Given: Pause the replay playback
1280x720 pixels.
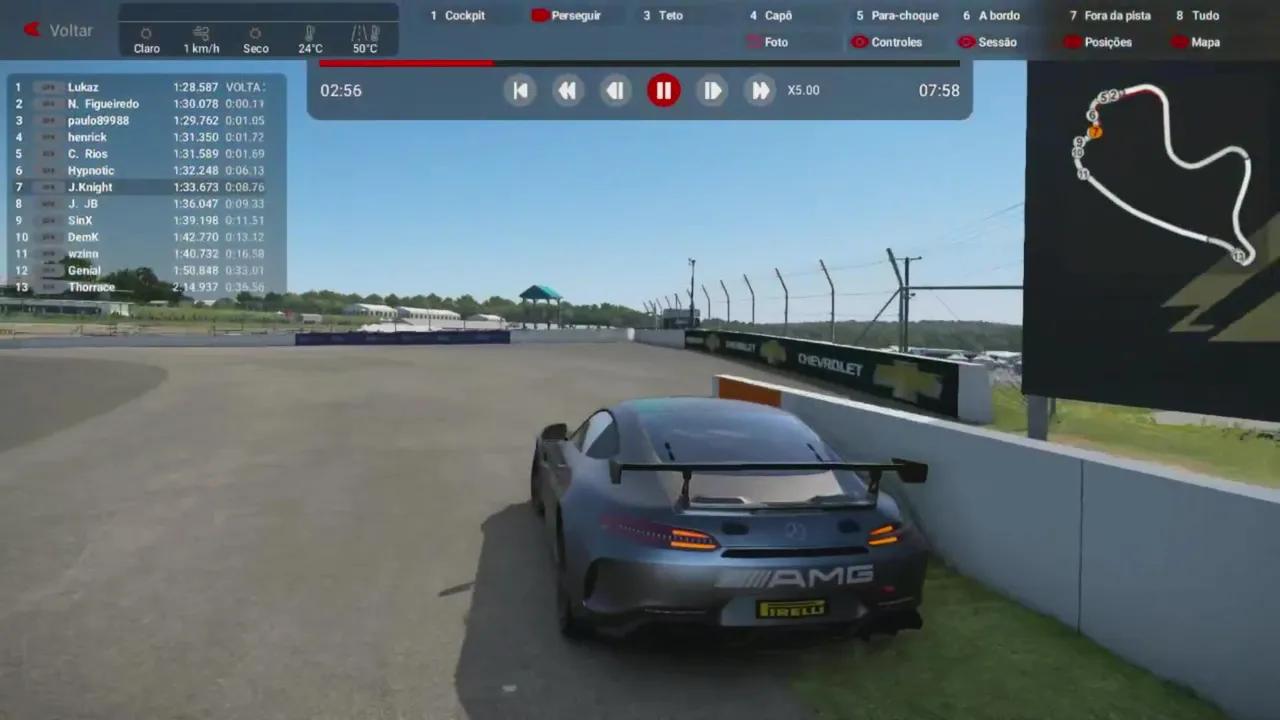Looking at the screenshot, I should [663, 91].
